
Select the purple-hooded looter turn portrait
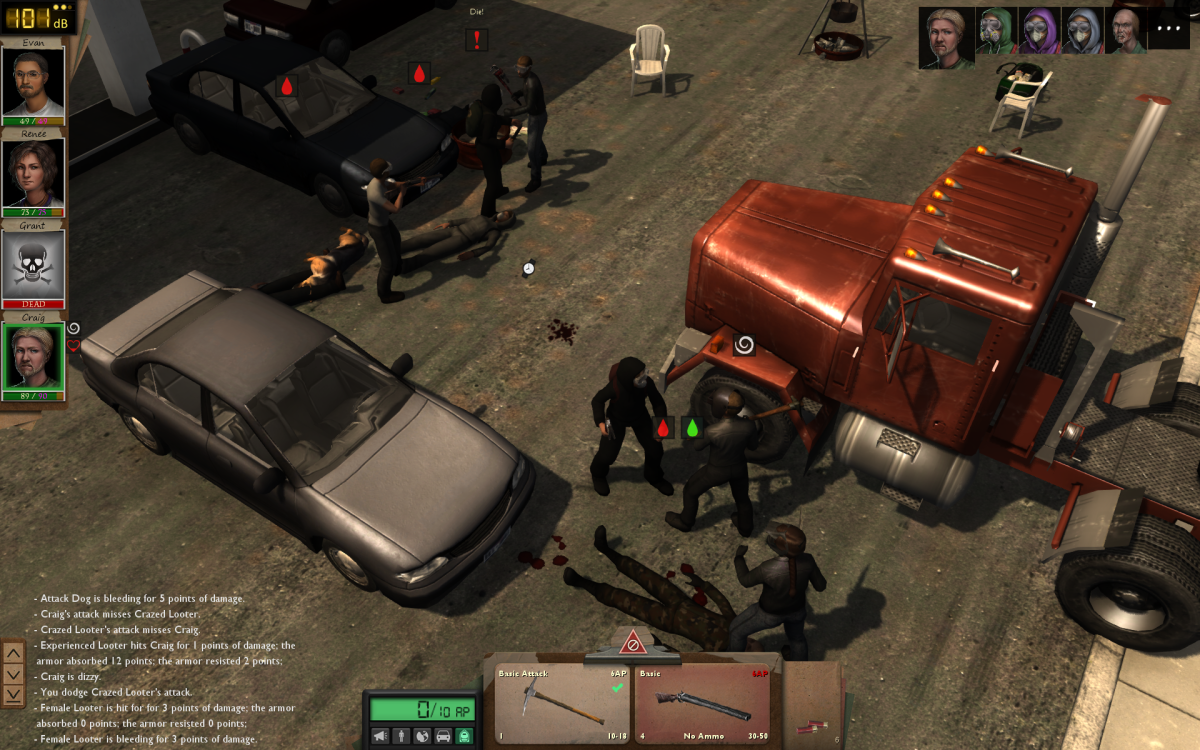pos(1038,31)
